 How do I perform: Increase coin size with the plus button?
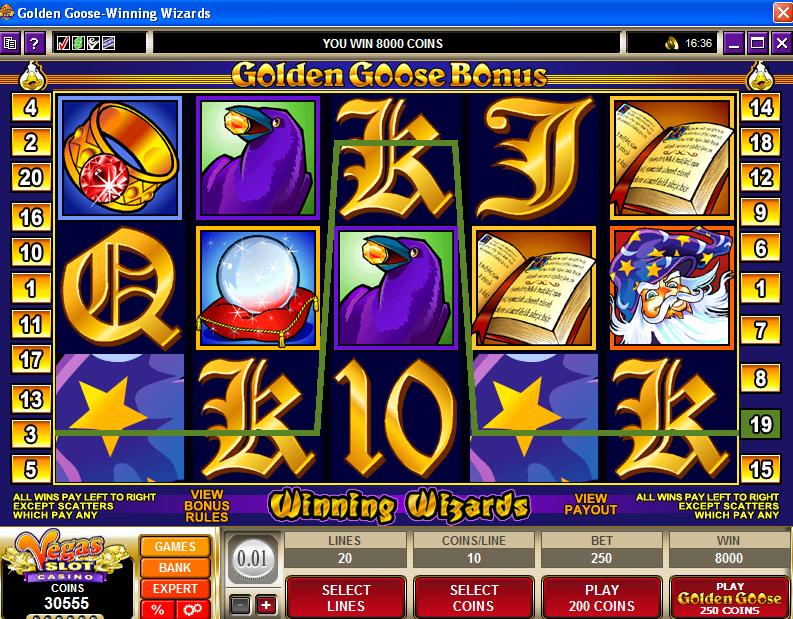coord(265,605)
